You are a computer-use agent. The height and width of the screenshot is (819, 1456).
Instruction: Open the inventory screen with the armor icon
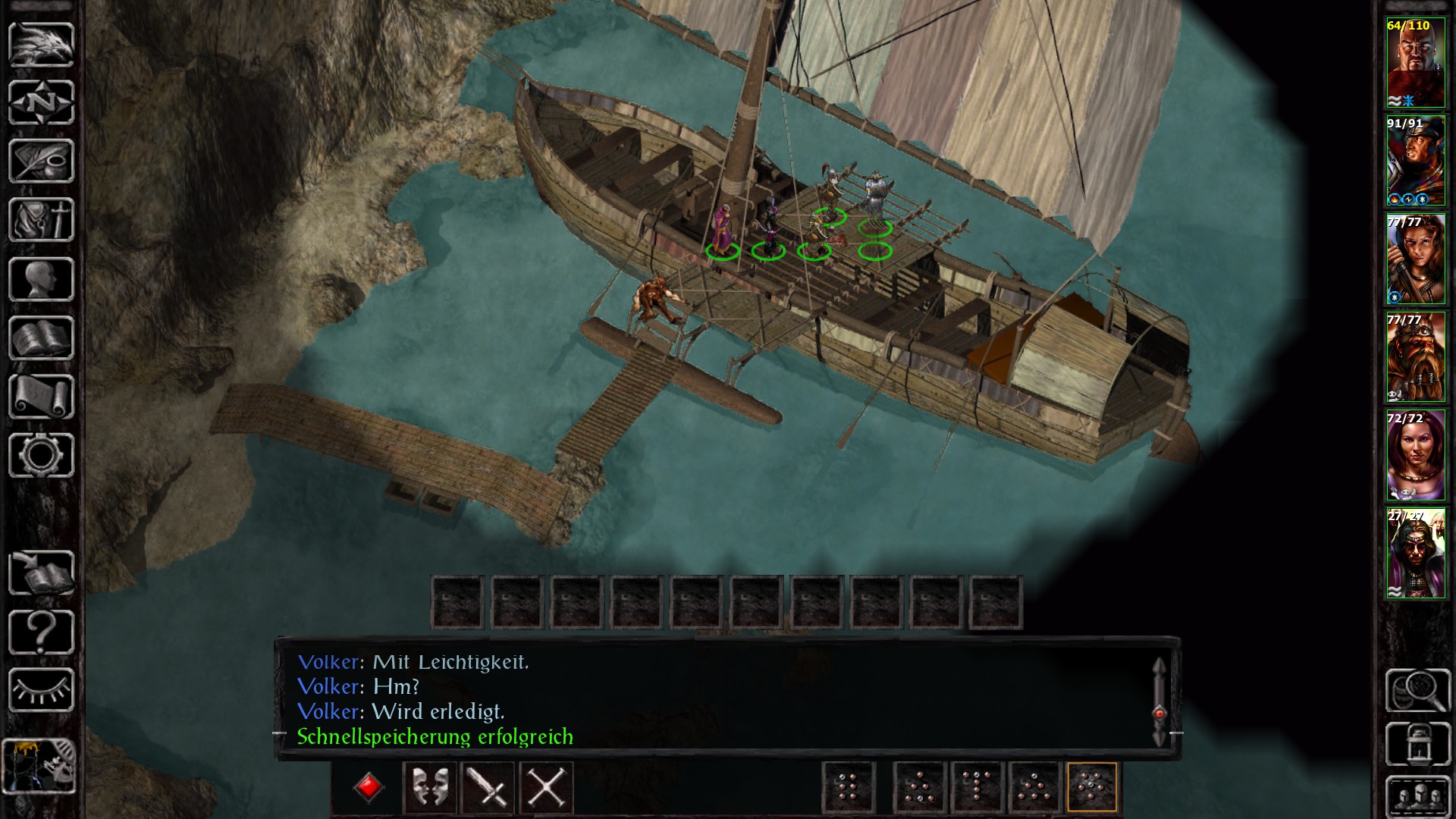(41, 220)
